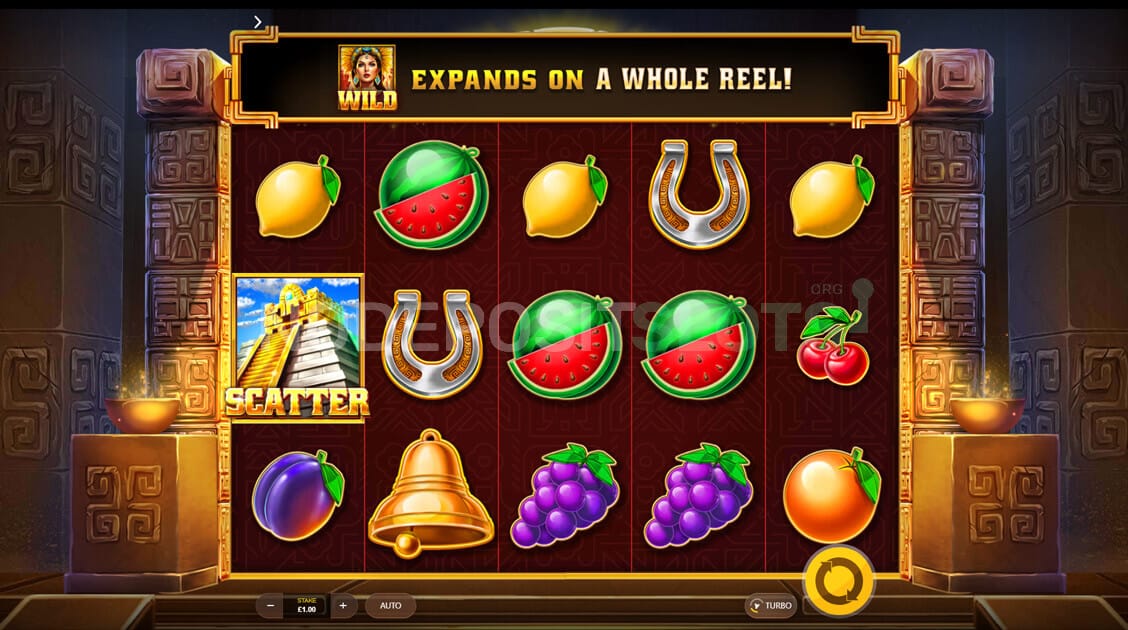Increase the stake with the plus button
The width and height of the screenshot is (1128, 630).
tap(343, 606)
